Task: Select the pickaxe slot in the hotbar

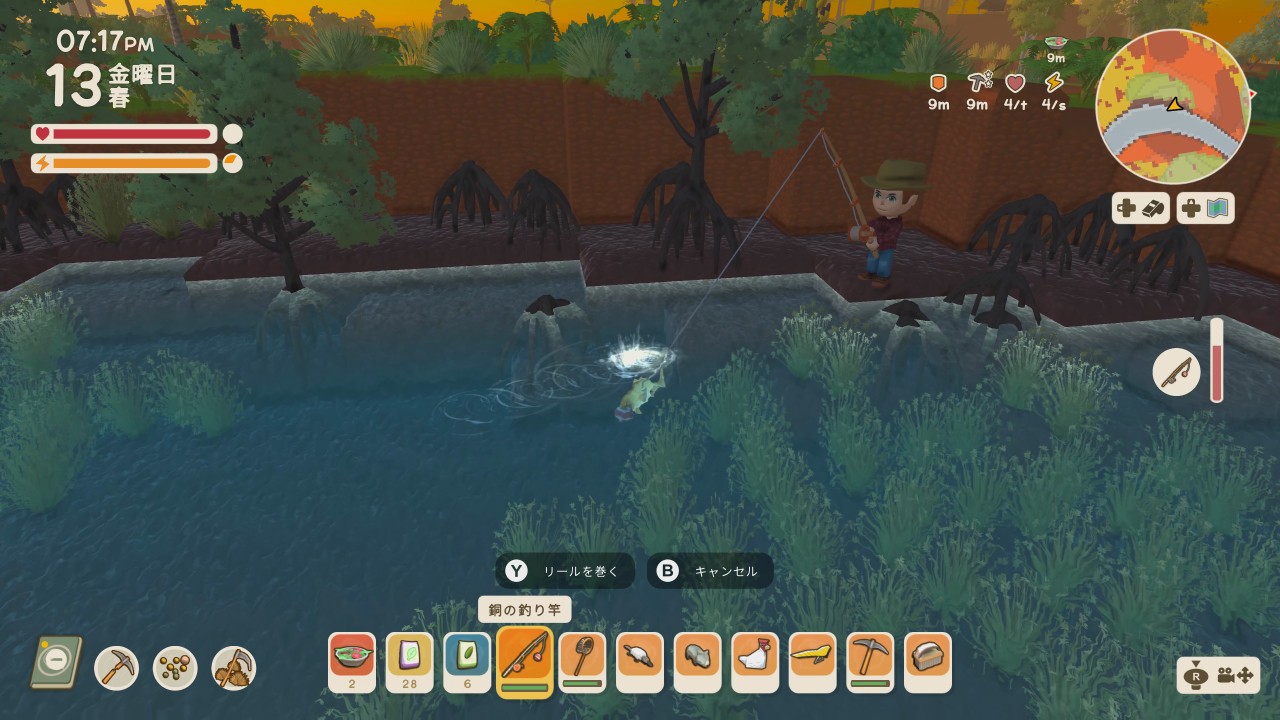Action: pos(870,662)
